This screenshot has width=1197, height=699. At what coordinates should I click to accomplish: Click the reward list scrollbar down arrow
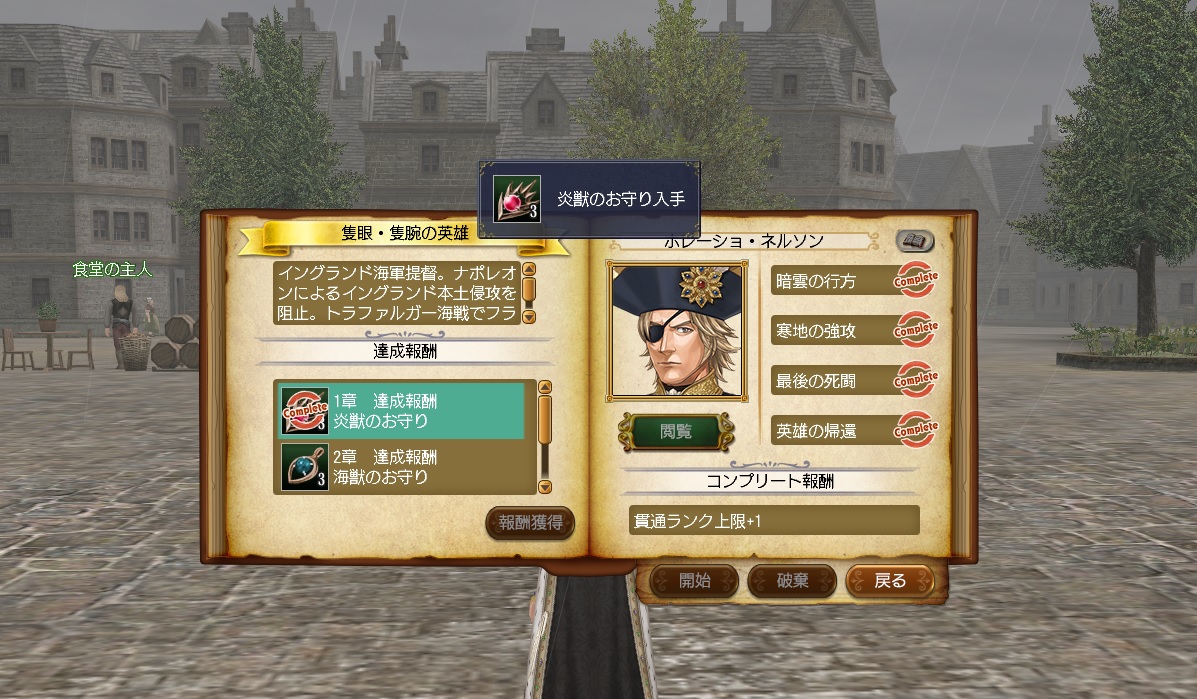pos(545,487)
